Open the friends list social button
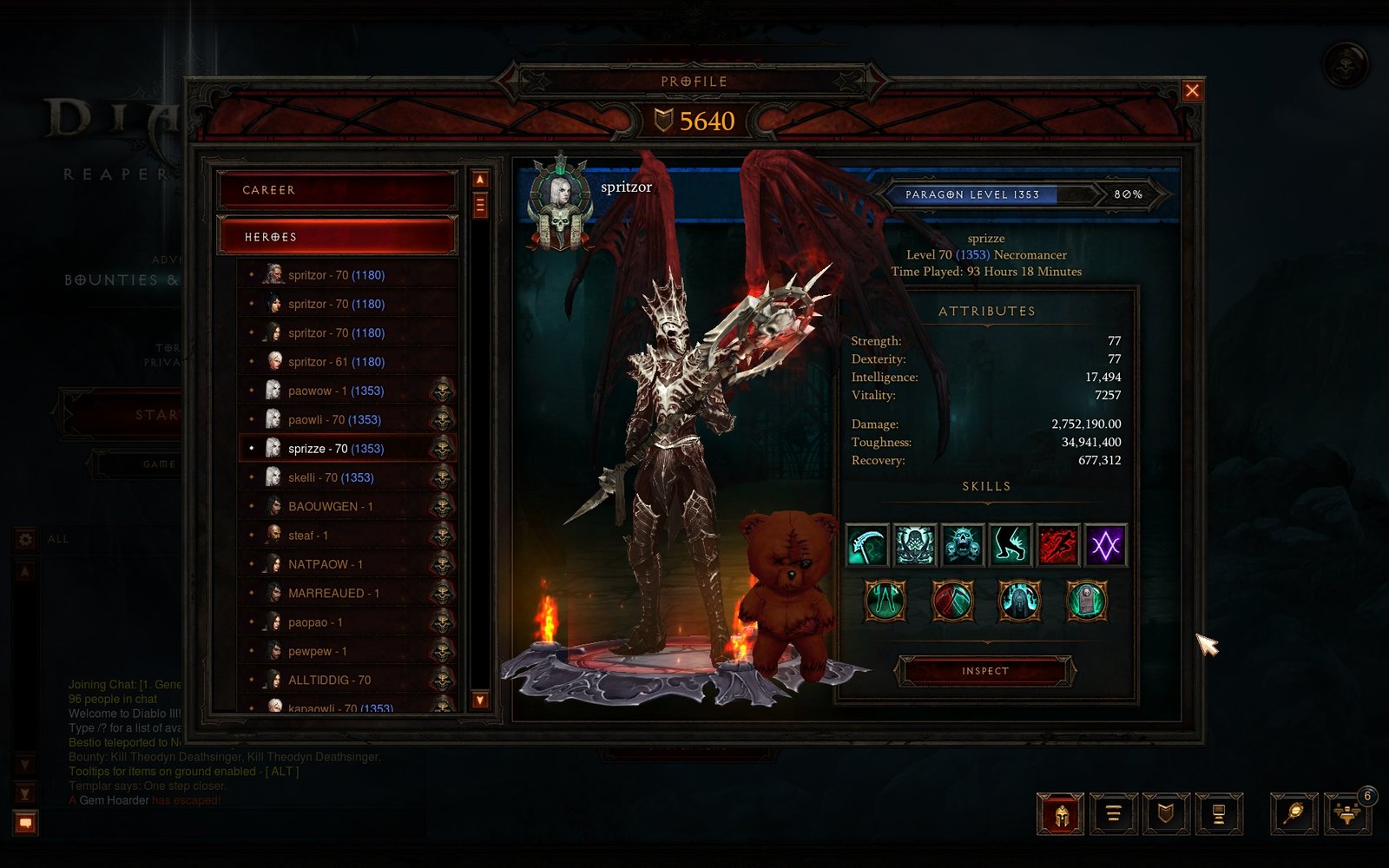This screenshot has width=1389, height=868. click(1346, 814)
